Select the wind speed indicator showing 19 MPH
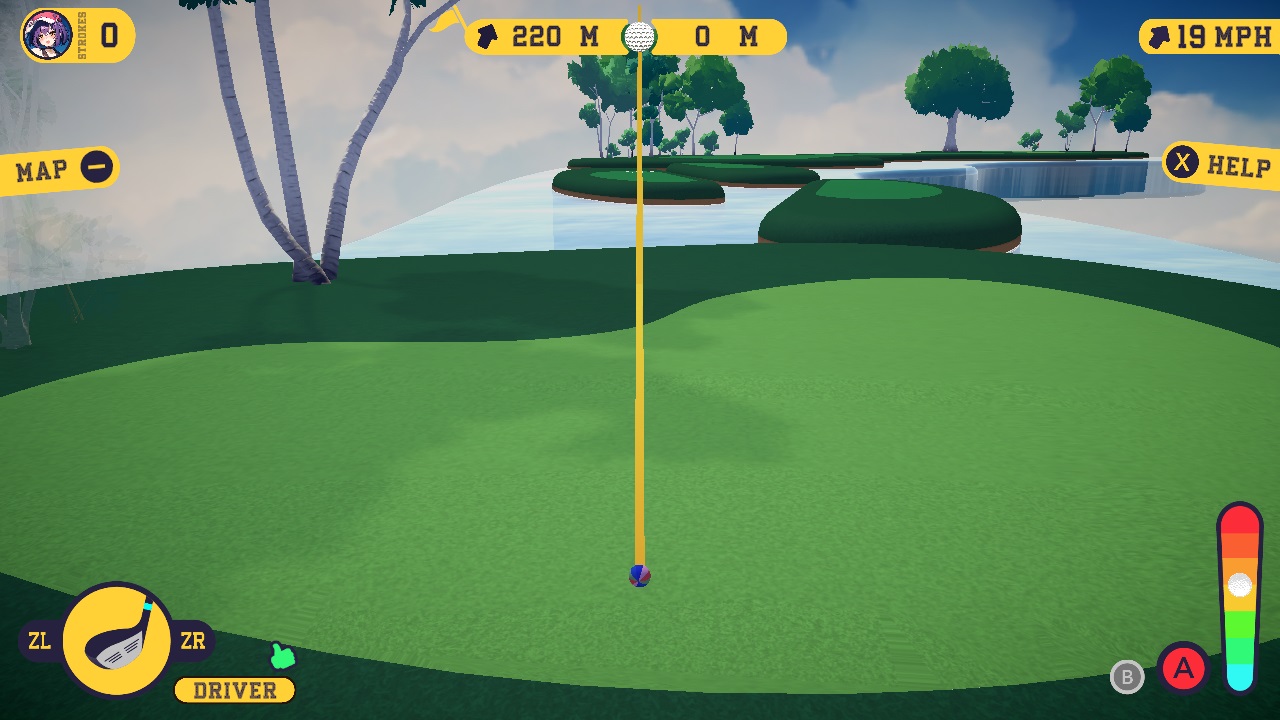1280x720 pixels. click(x=1210, y=35)
